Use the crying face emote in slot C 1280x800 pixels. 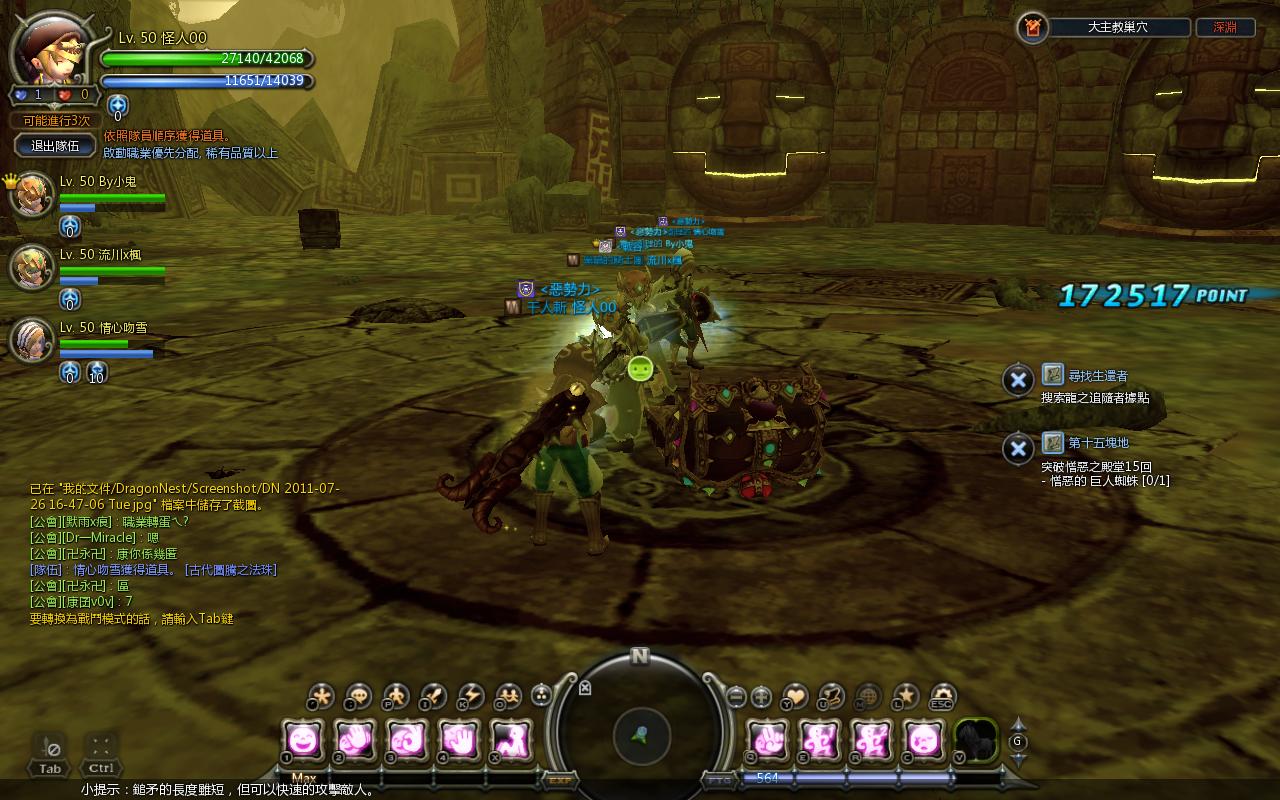923,740
